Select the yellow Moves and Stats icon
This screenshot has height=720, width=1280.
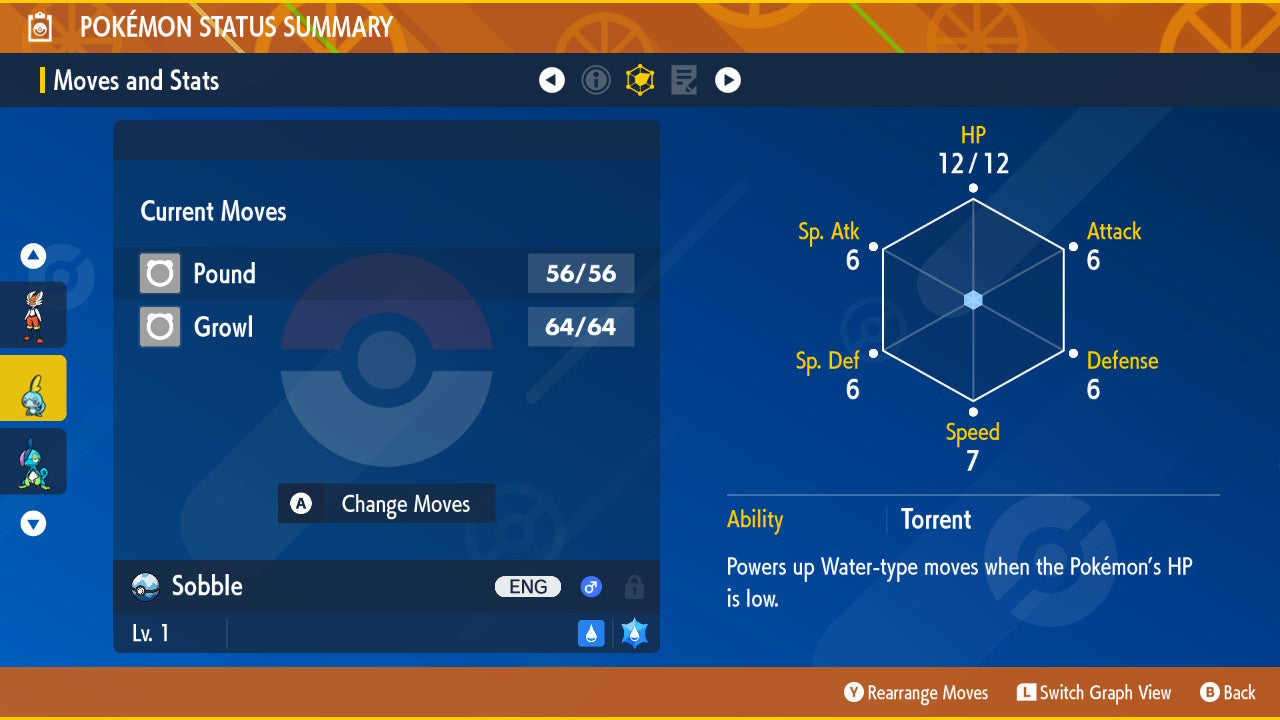[x=640, y=80]
